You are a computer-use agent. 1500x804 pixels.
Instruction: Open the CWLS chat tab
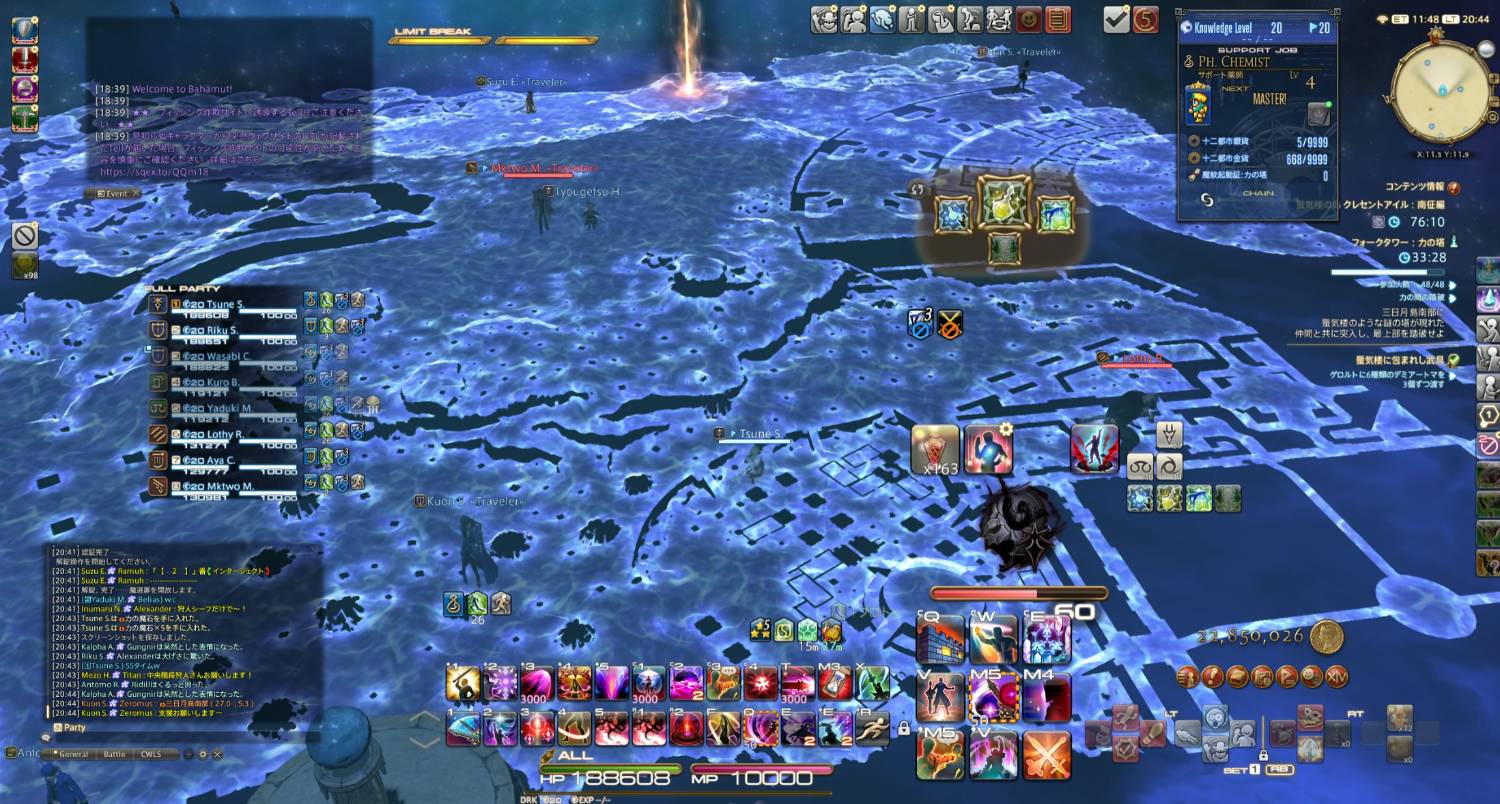(x=151, y=754)
